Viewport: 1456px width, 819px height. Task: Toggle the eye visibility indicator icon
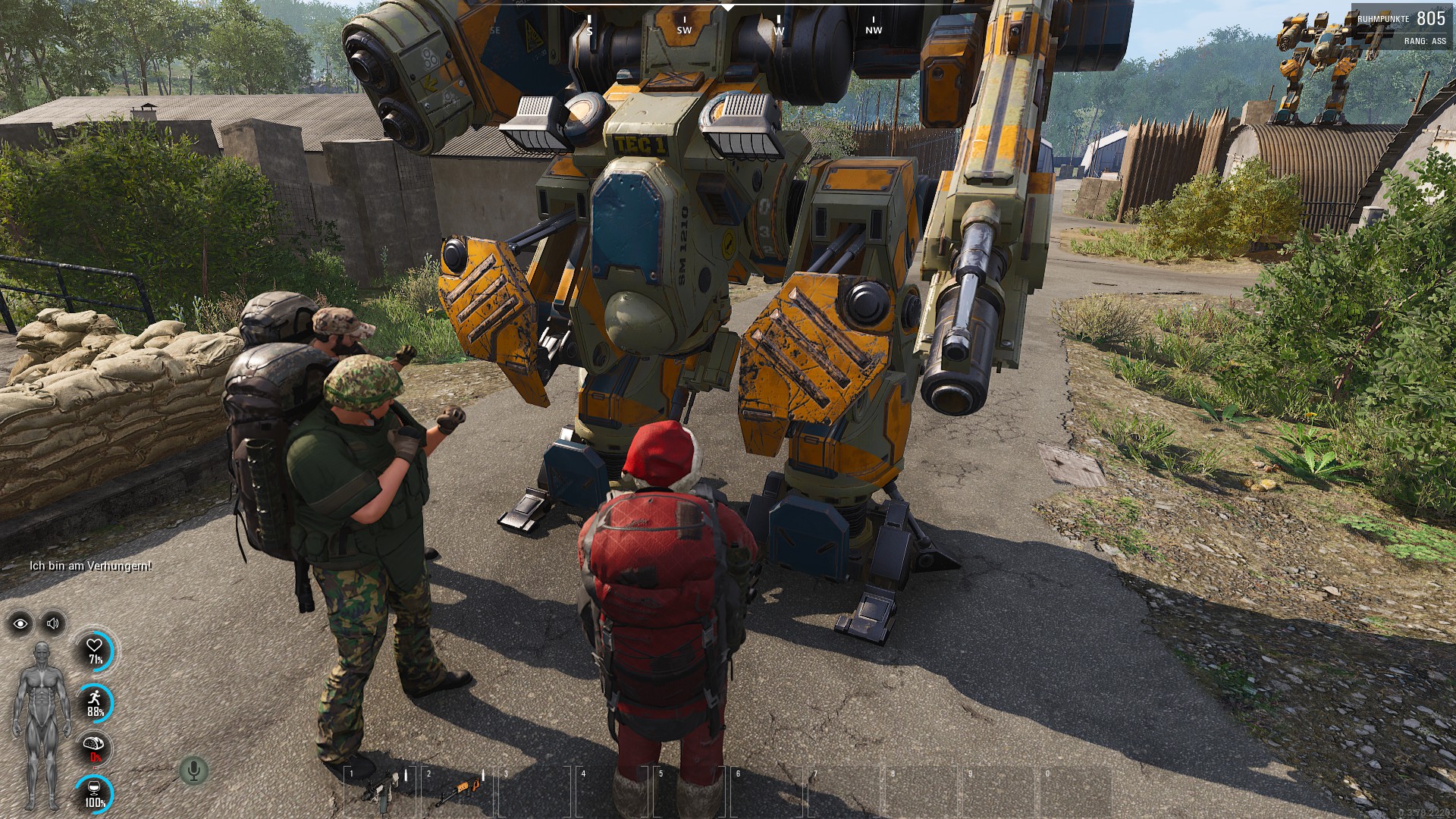(x=20, y=623)
